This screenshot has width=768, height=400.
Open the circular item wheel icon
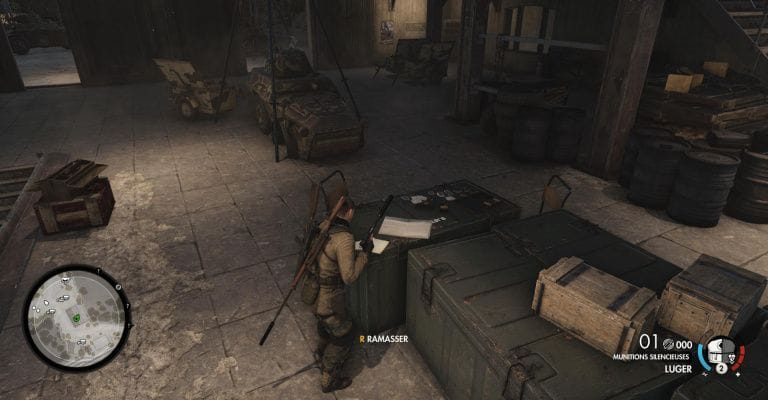[720, 353]
